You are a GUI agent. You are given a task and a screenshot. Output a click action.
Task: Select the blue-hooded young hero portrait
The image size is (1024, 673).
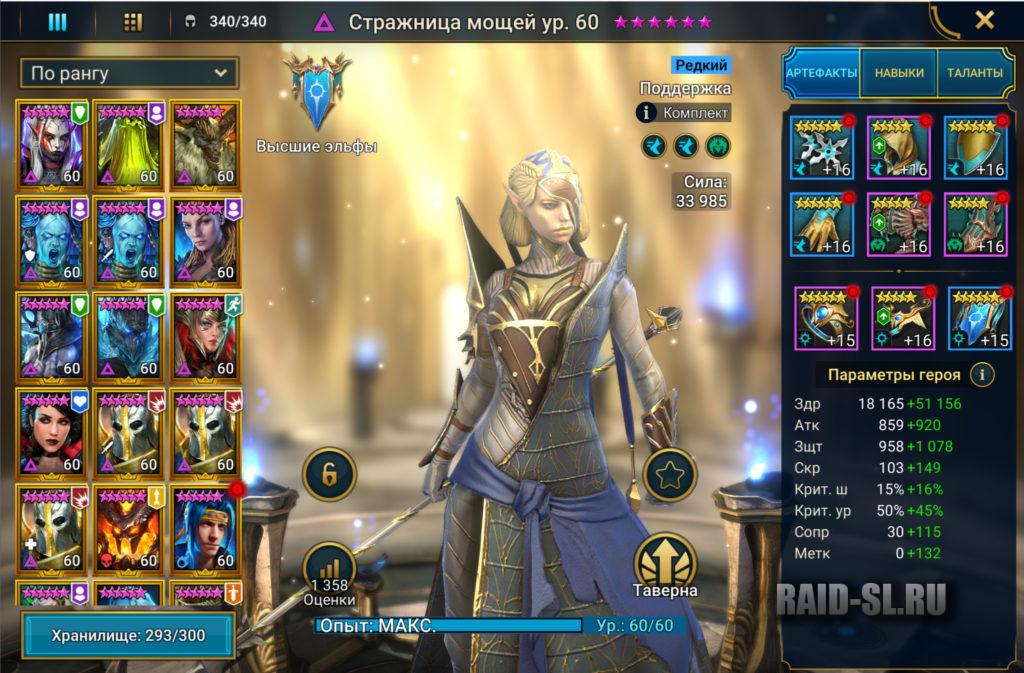click(x=204, y=528)
